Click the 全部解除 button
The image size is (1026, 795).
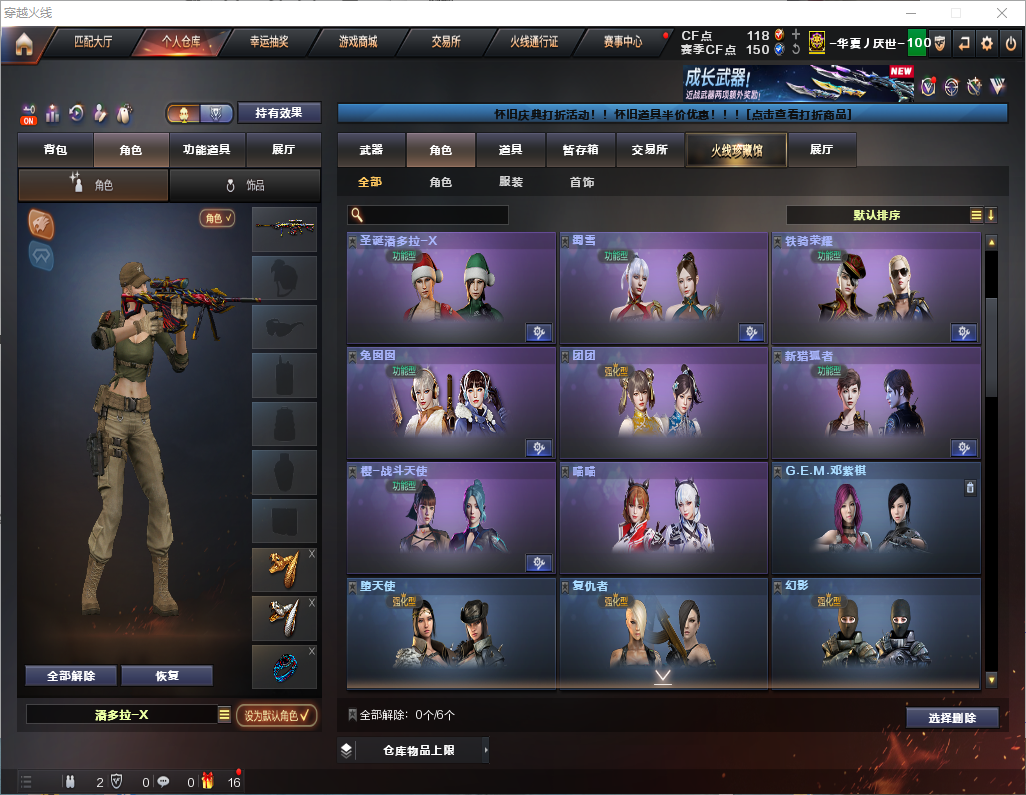[x=71, y=675]
